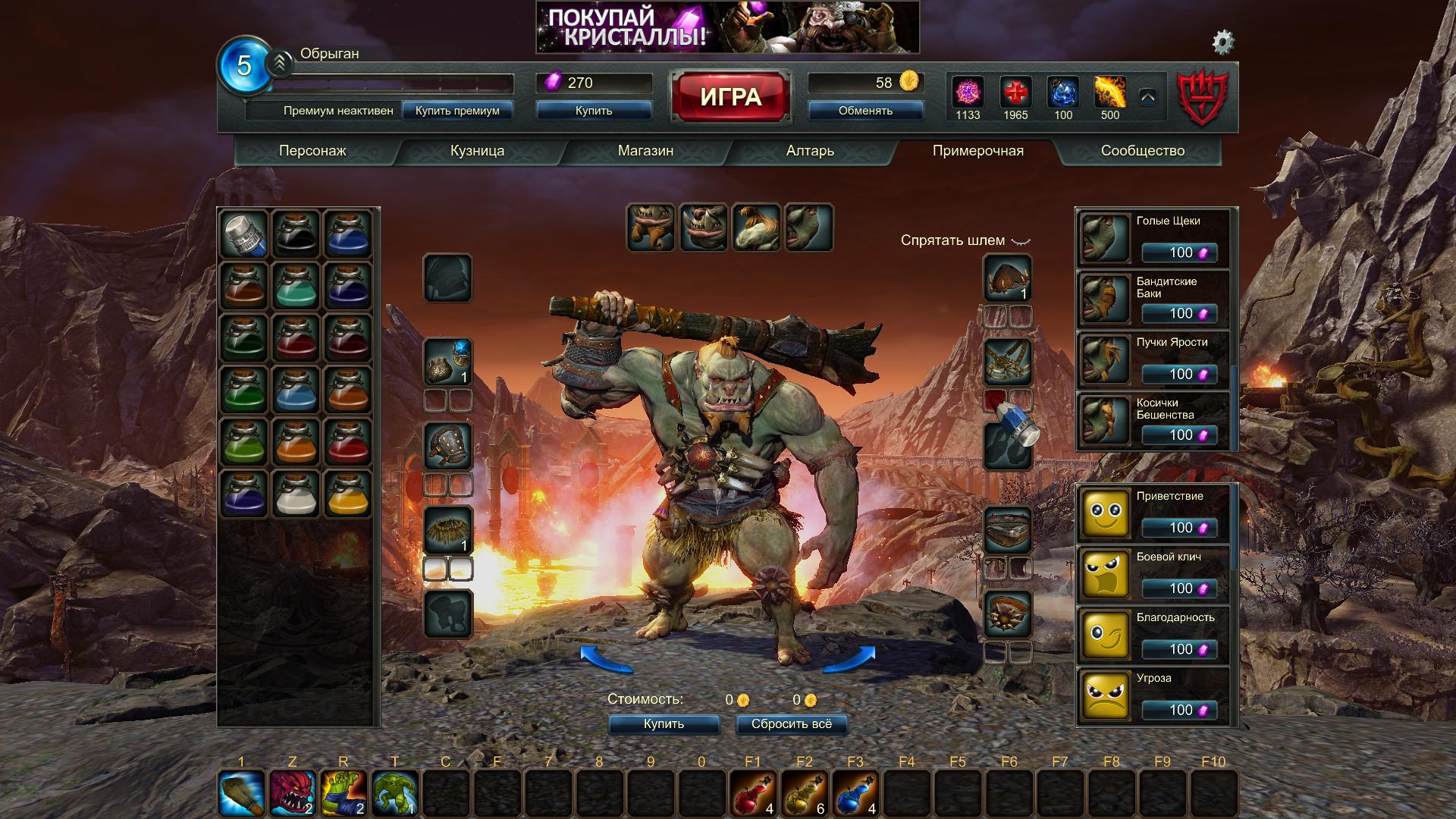Reset the outfit with Сбросить всё

791,724
